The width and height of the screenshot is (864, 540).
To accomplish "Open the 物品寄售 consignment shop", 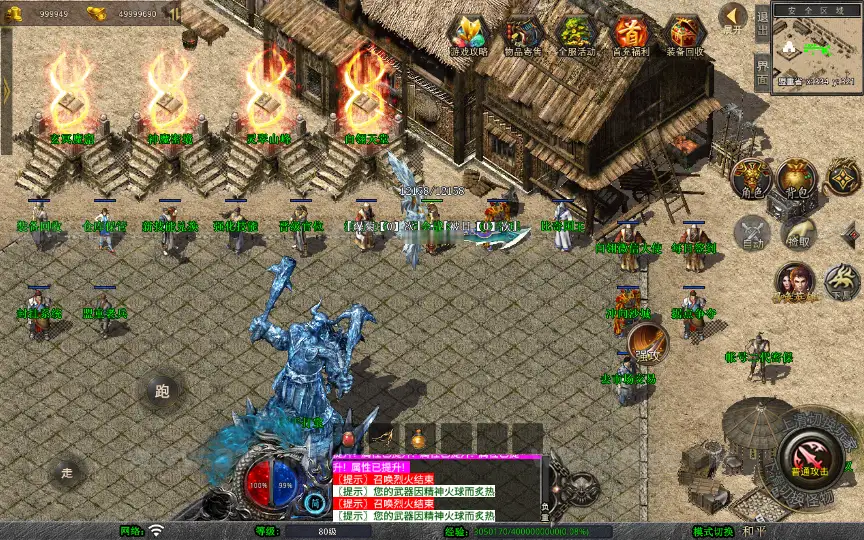I will coord(522,35).
